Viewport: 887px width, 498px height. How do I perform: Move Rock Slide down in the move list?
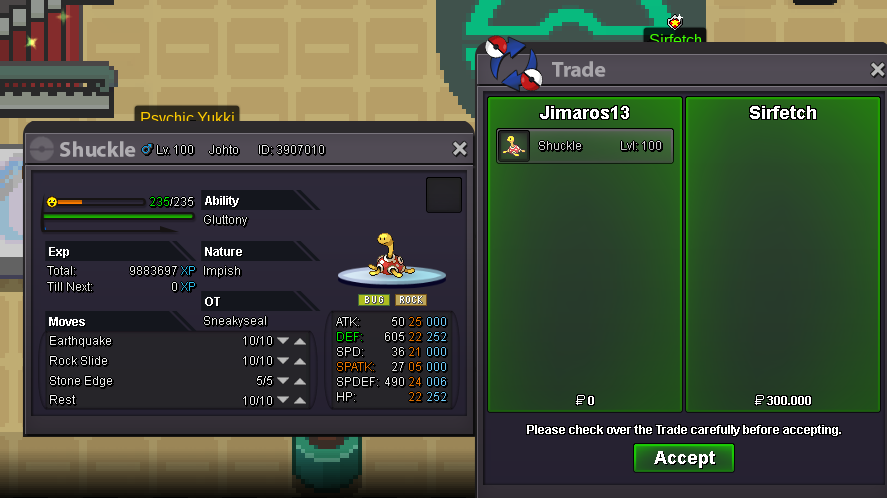pyautogui.click(x=283, y=360)
